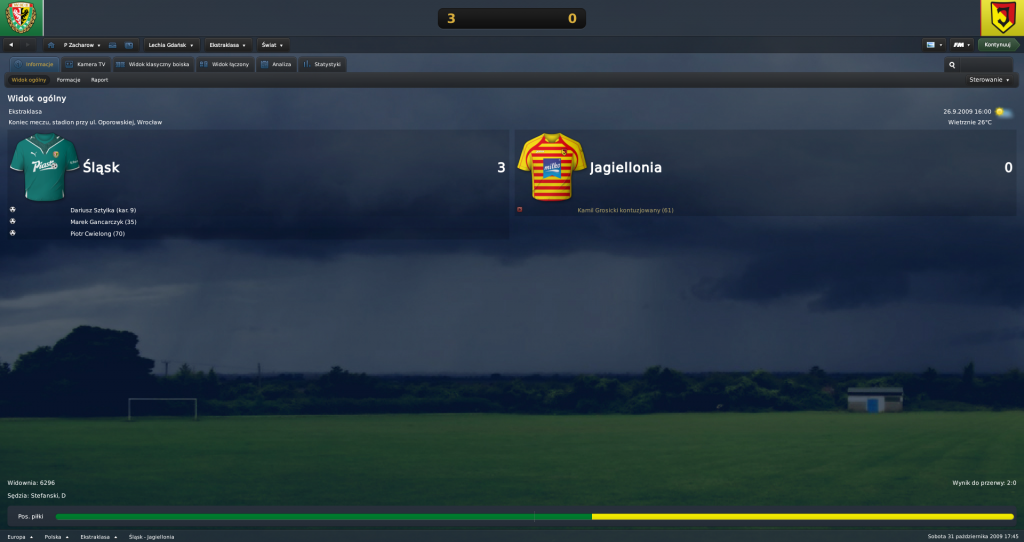Open the Raport sub-tab

click(99, 79)
